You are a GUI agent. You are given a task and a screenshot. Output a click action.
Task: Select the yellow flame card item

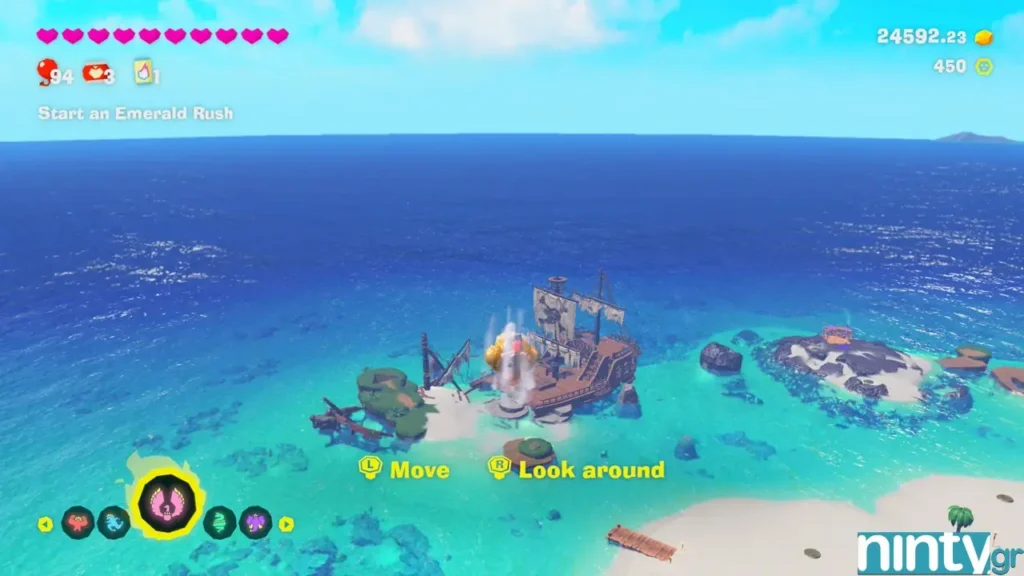[x=143, y=73]
